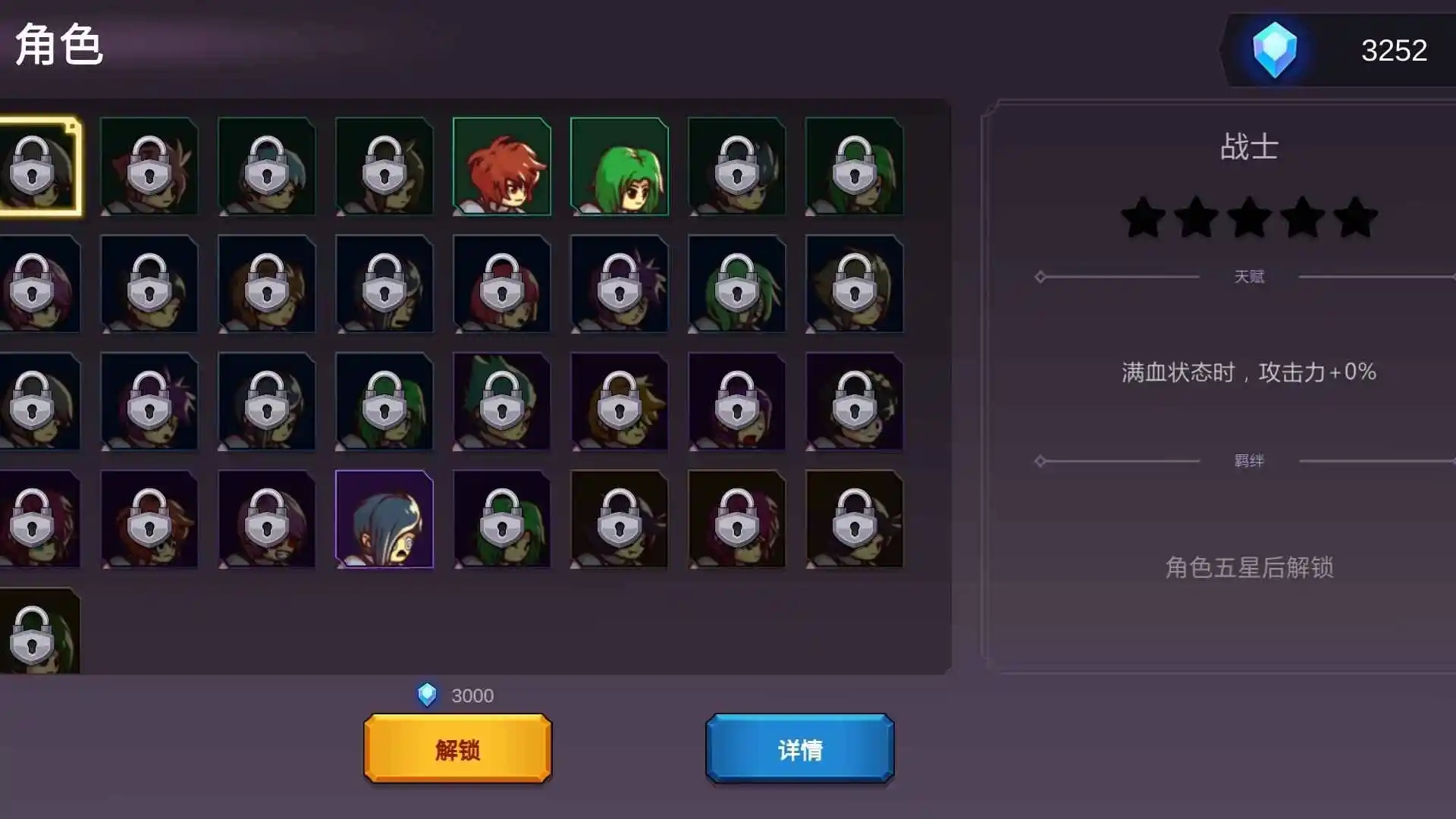Image resolution: width=1456 pixels, height=819 pixels.
Task: Click the 天赋 talent section header
Action: coord(1250,276)
